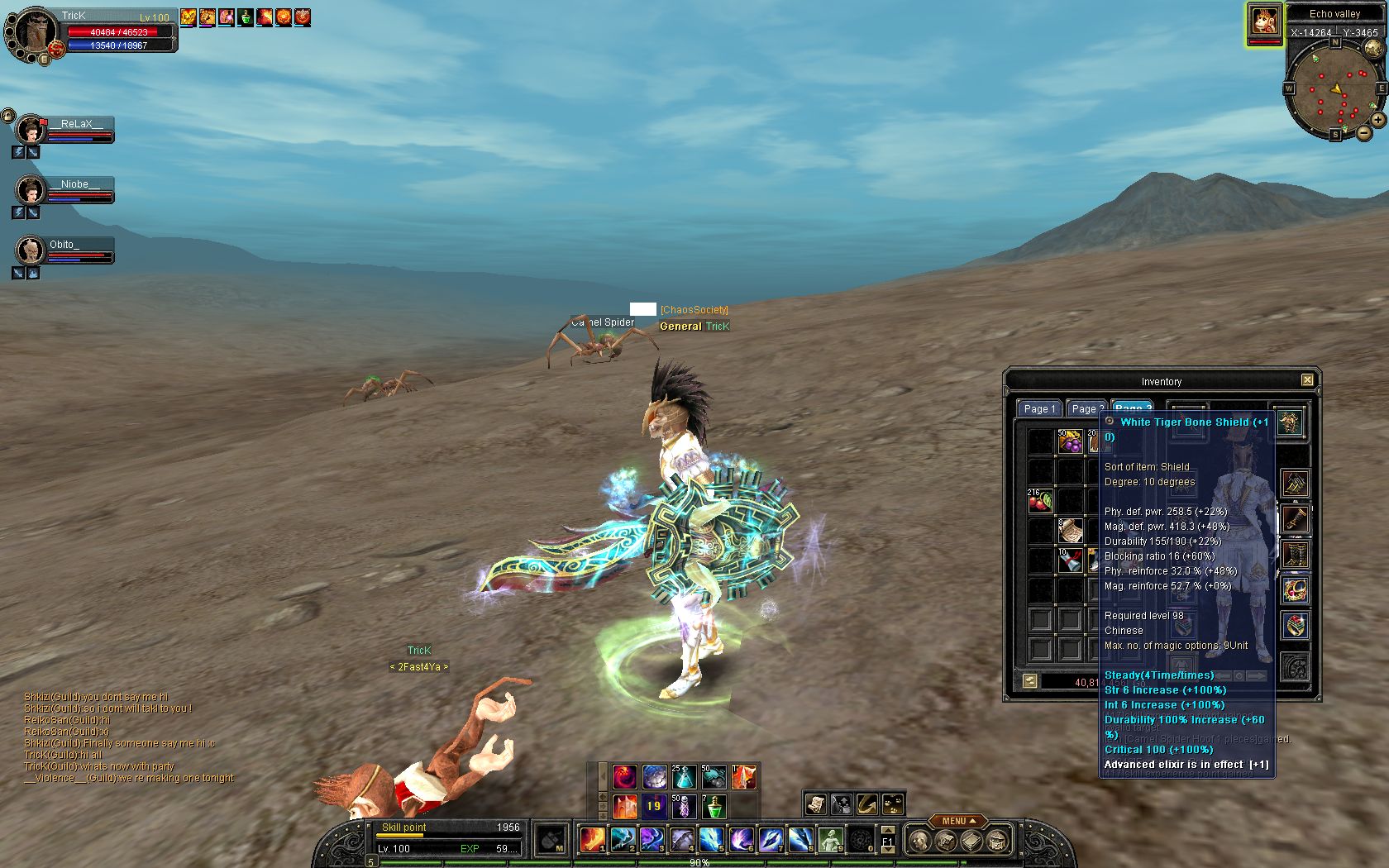Open the world map globe icon
Image resolution: width=1389 pixels, height=868 pixels.
click(1372, 48)
